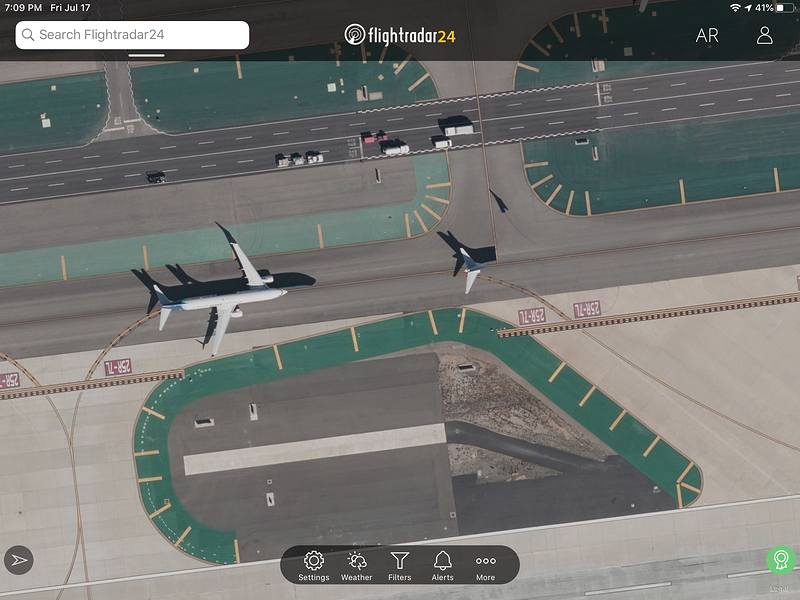Open the Settings gear

313,565
